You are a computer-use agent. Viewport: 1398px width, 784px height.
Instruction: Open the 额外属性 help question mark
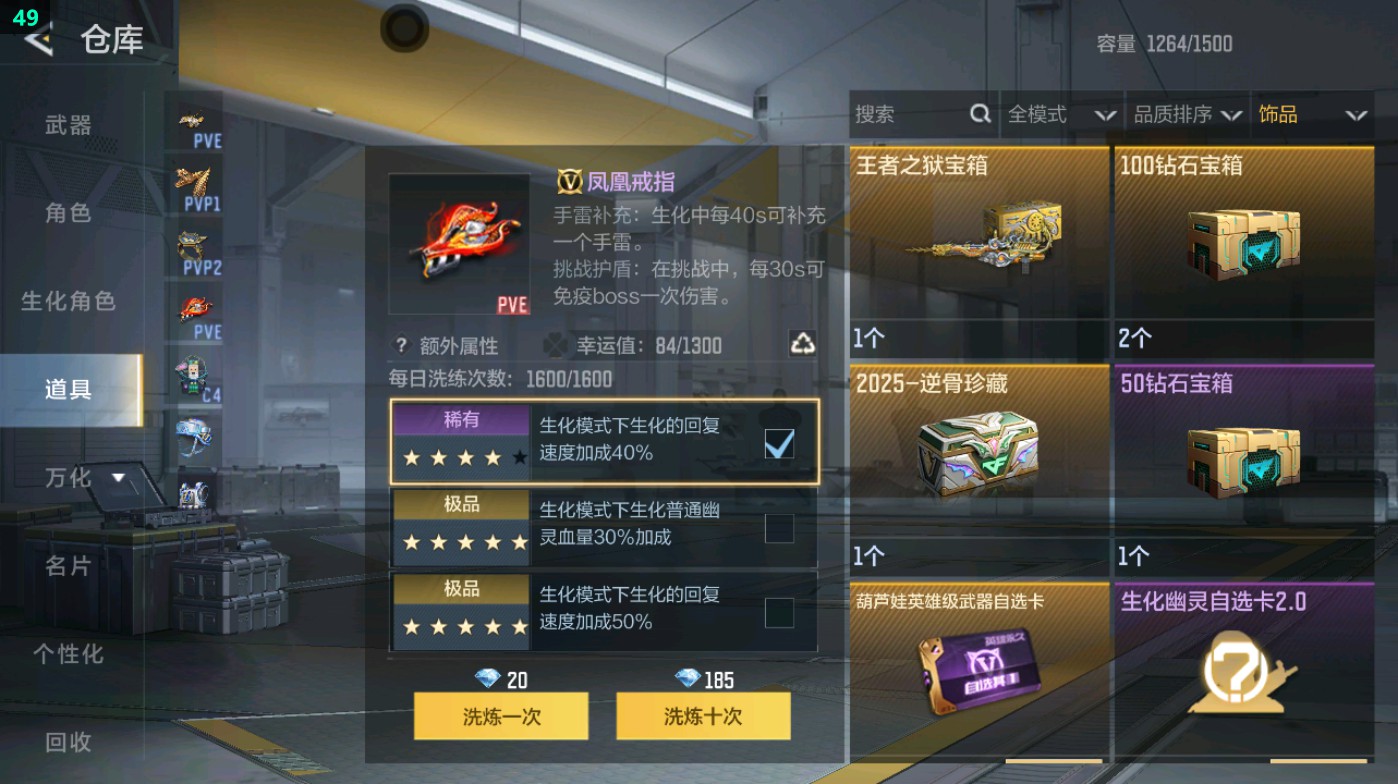(403, 344)
